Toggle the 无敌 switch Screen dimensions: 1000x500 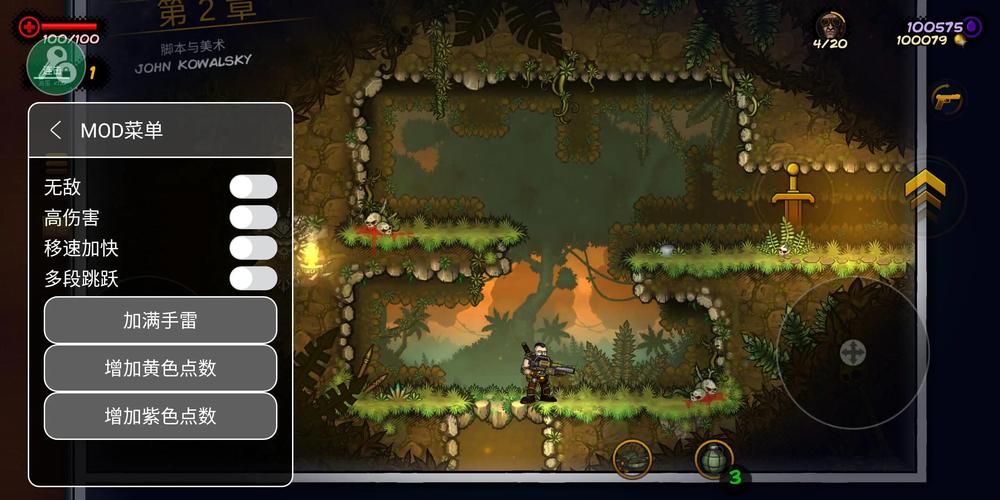tap(253, 187)
